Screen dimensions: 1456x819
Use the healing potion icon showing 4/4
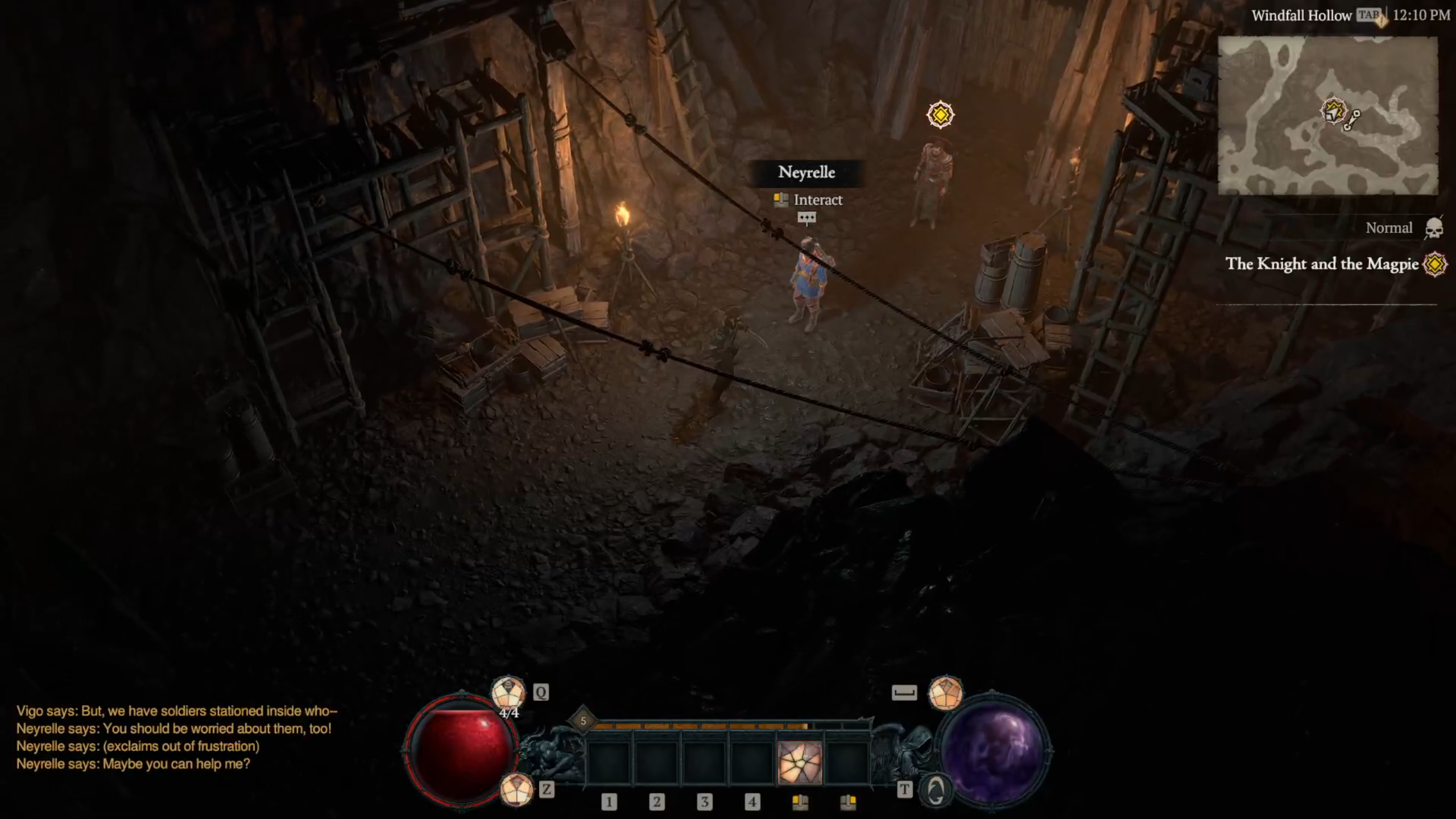point(508,694)
